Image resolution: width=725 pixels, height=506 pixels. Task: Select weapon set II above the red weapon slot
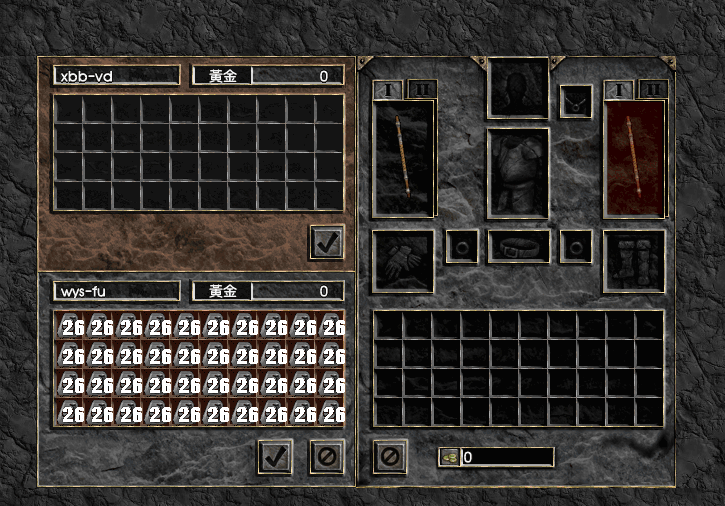click(653, 90)
